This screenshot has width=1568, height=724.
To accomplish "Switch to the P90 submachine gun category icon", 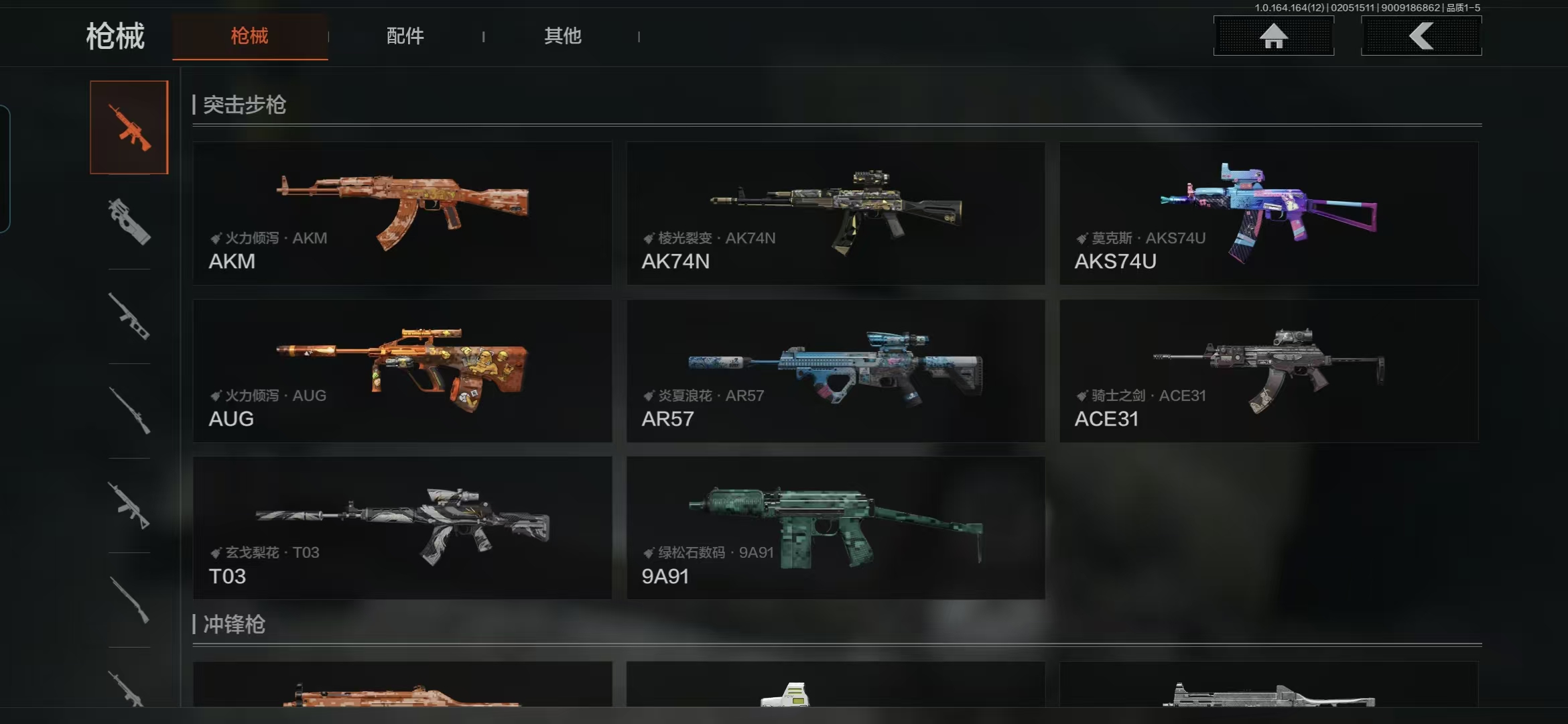I will (129, 222).
